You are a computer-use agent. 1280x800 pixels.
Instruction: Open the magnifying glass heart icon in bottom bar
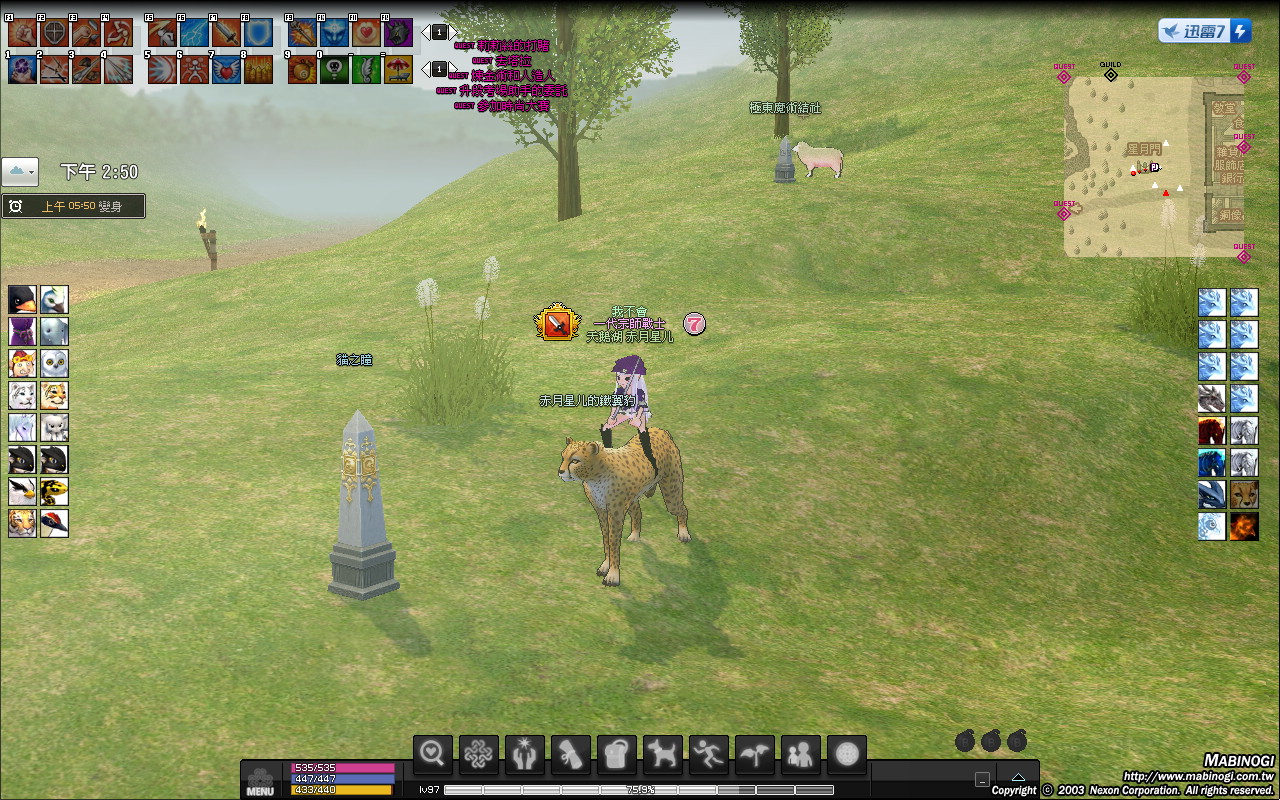click(433, 754)
